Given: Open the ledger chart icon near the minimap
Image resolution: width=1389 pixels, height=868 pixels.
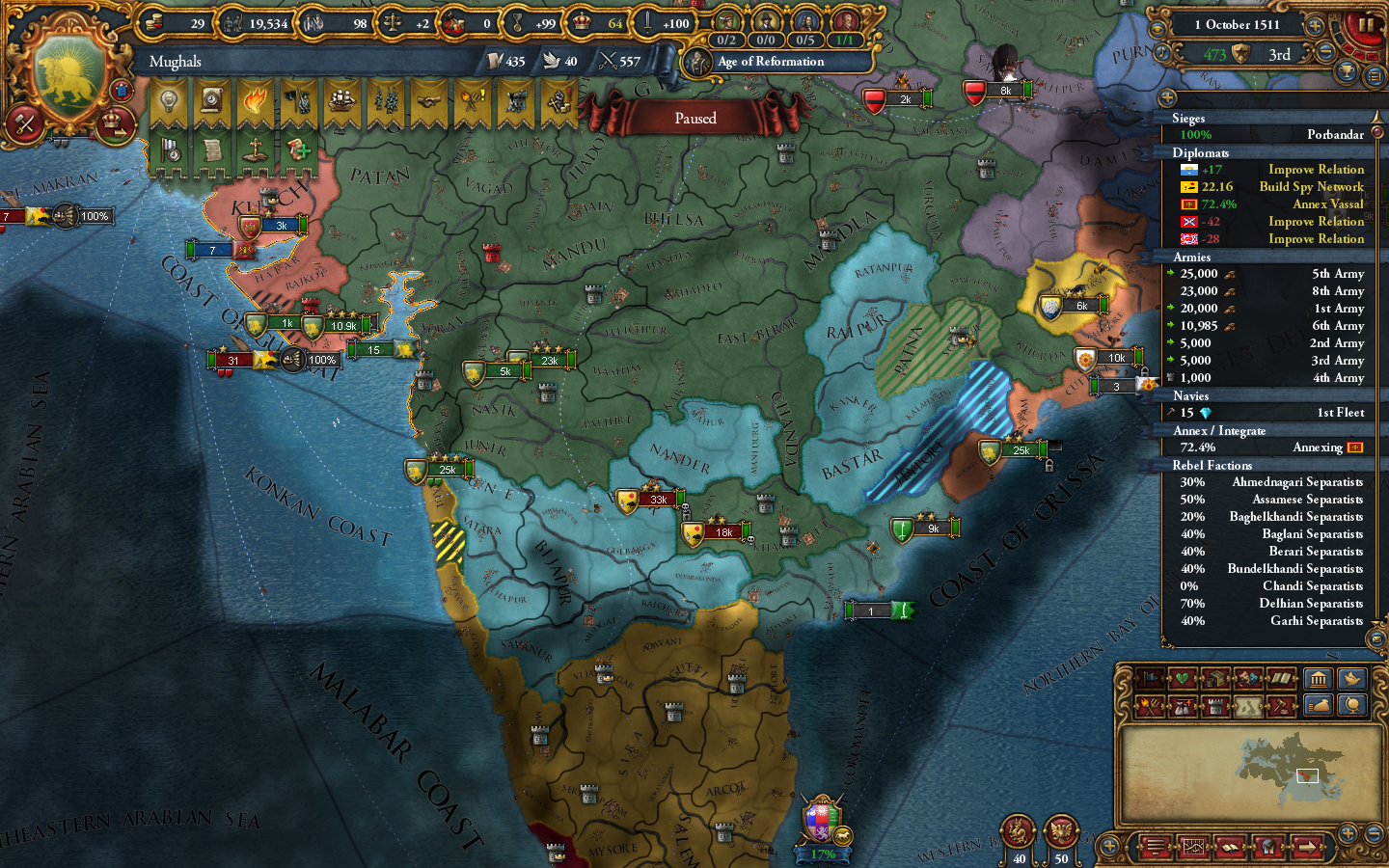Looking at the screenshot, I should click(1194, 848).
